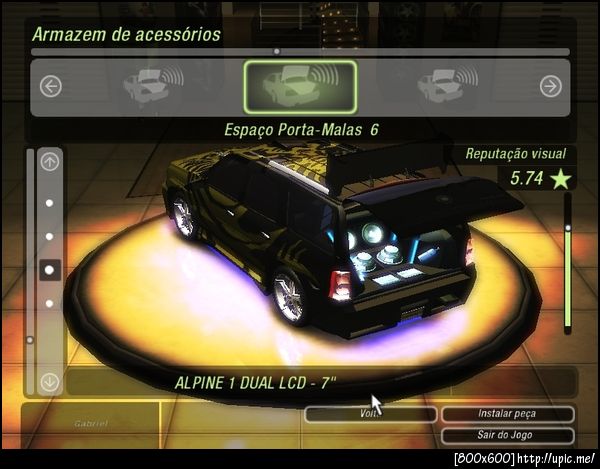Screen dimensions: 600x469
Task: Click the Instalar peça button
Action: click(507, 414)
